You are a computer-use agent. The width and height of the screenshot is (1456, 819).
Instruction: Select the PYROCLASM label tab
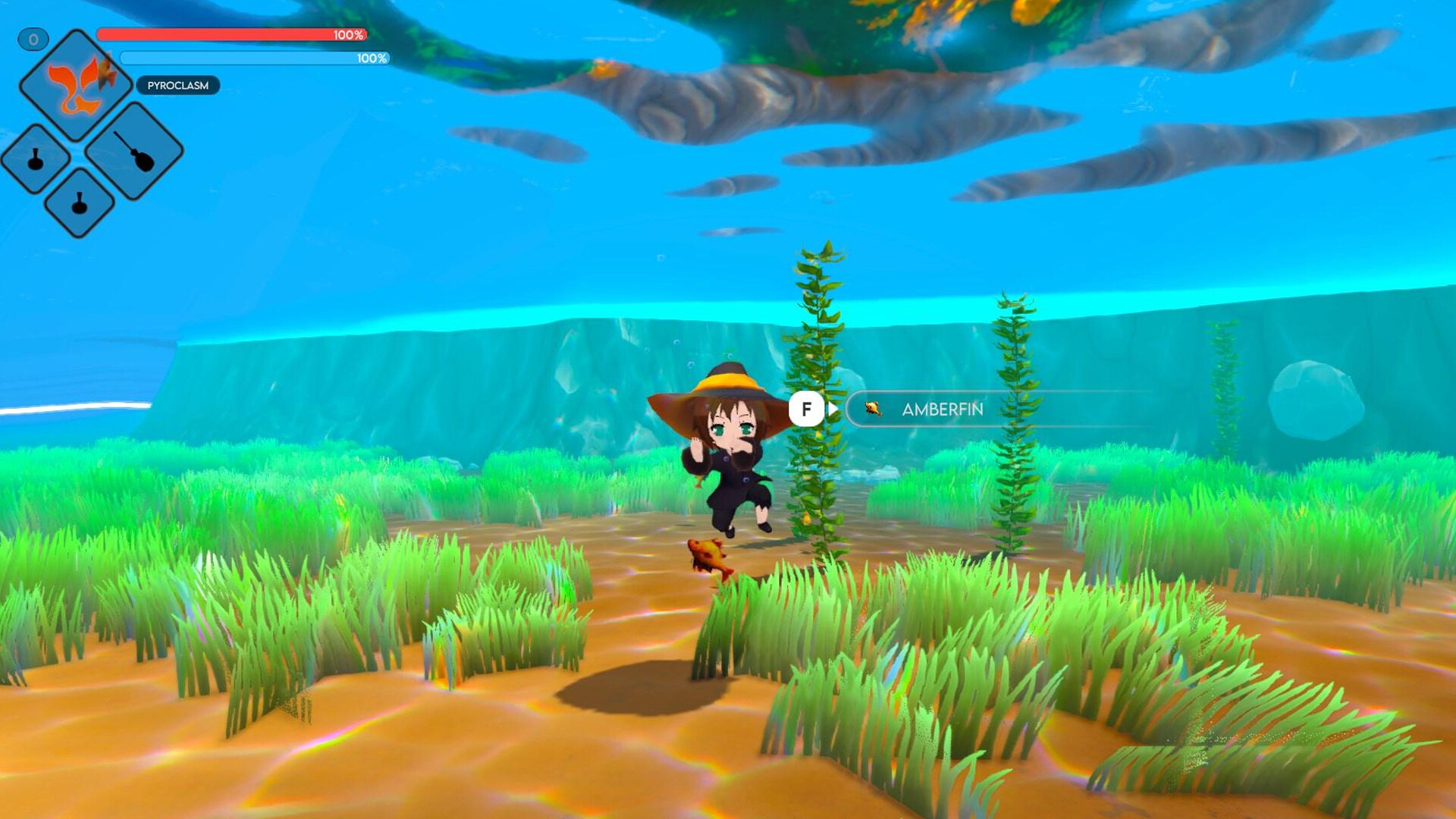176,85
